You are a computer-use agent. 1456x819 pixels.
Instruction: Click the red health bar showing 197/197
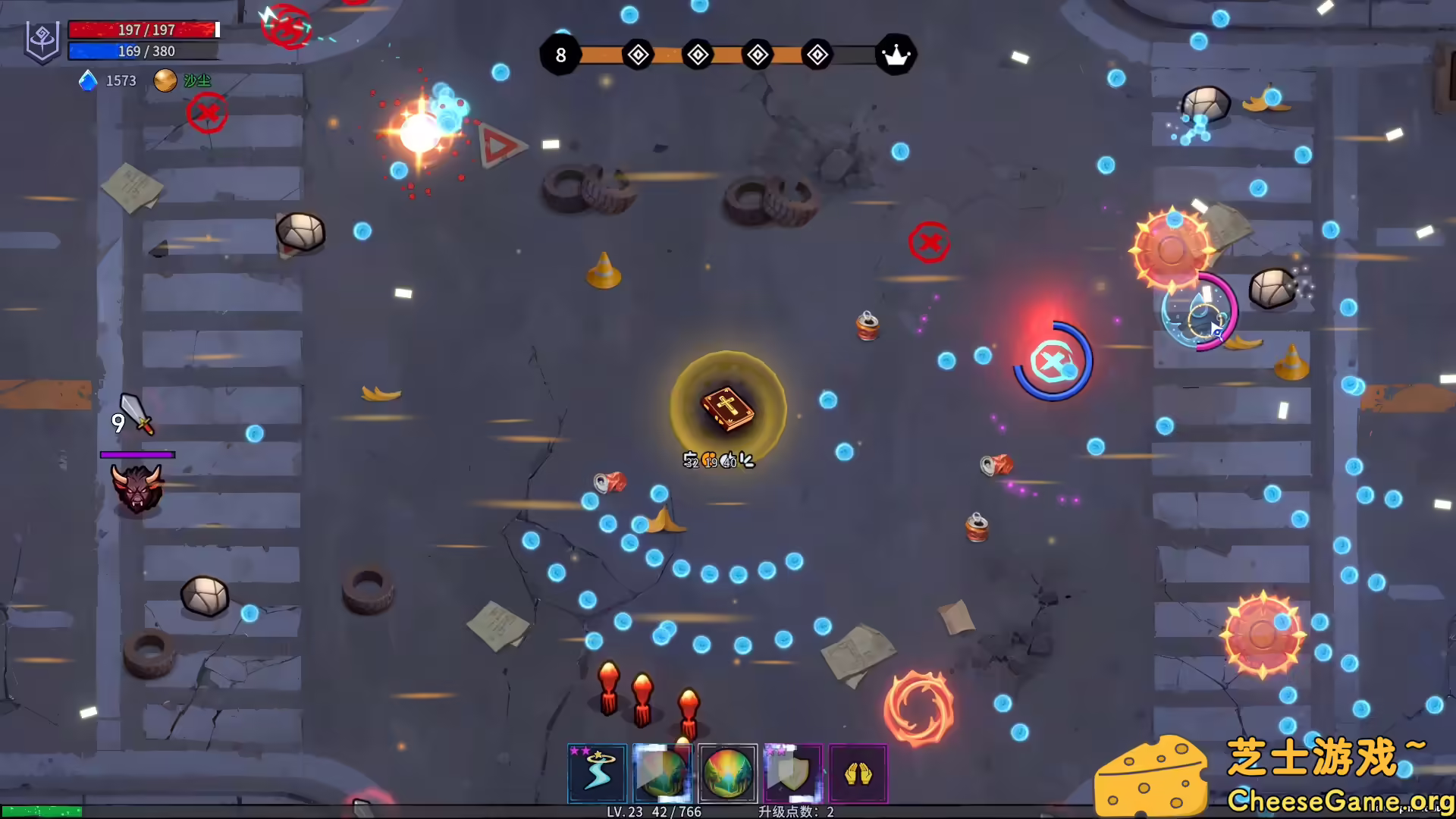[x=144, y=30]
